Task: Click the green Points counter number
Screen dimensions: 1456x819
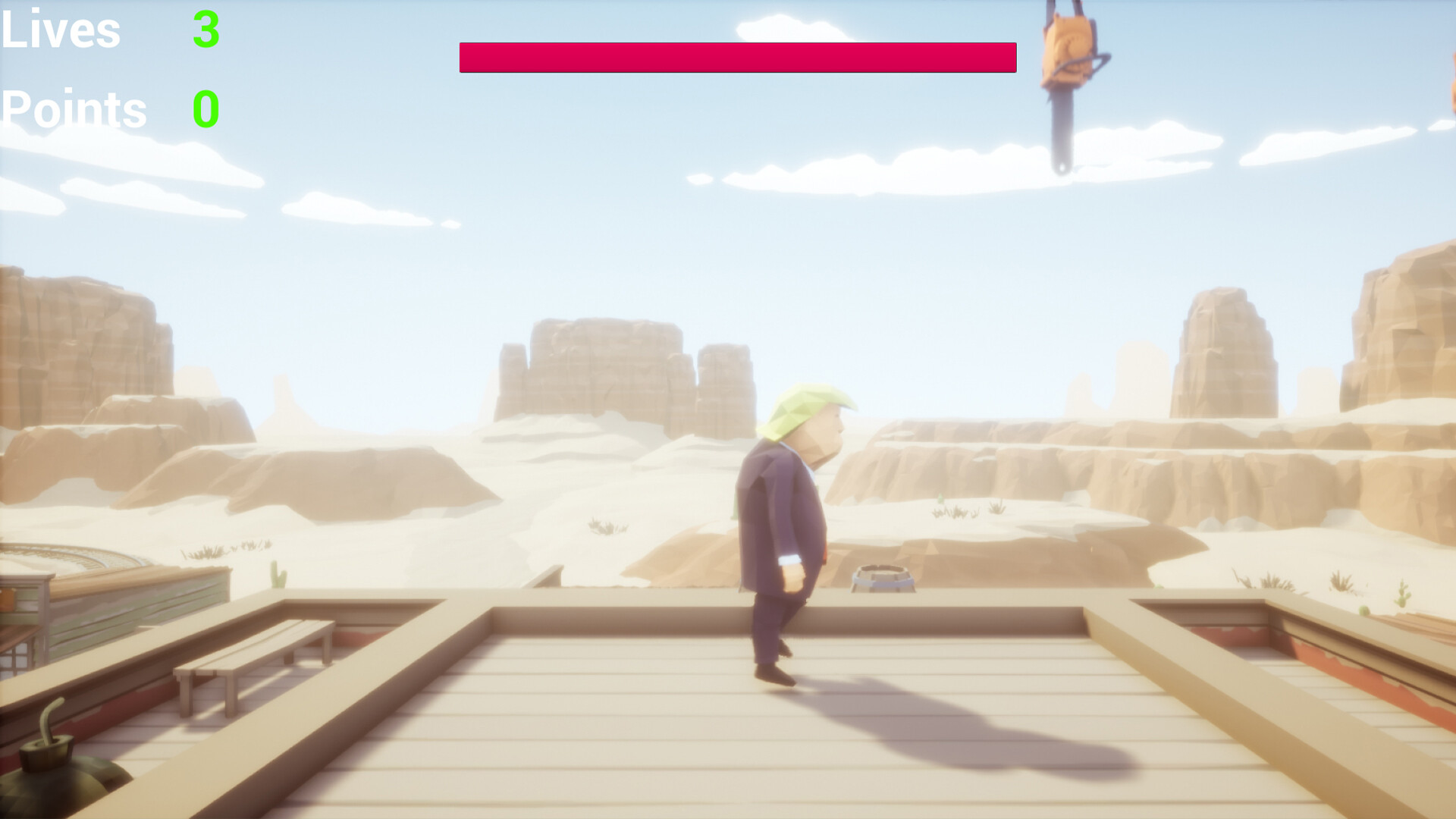Action: click(x=206, y=109)
